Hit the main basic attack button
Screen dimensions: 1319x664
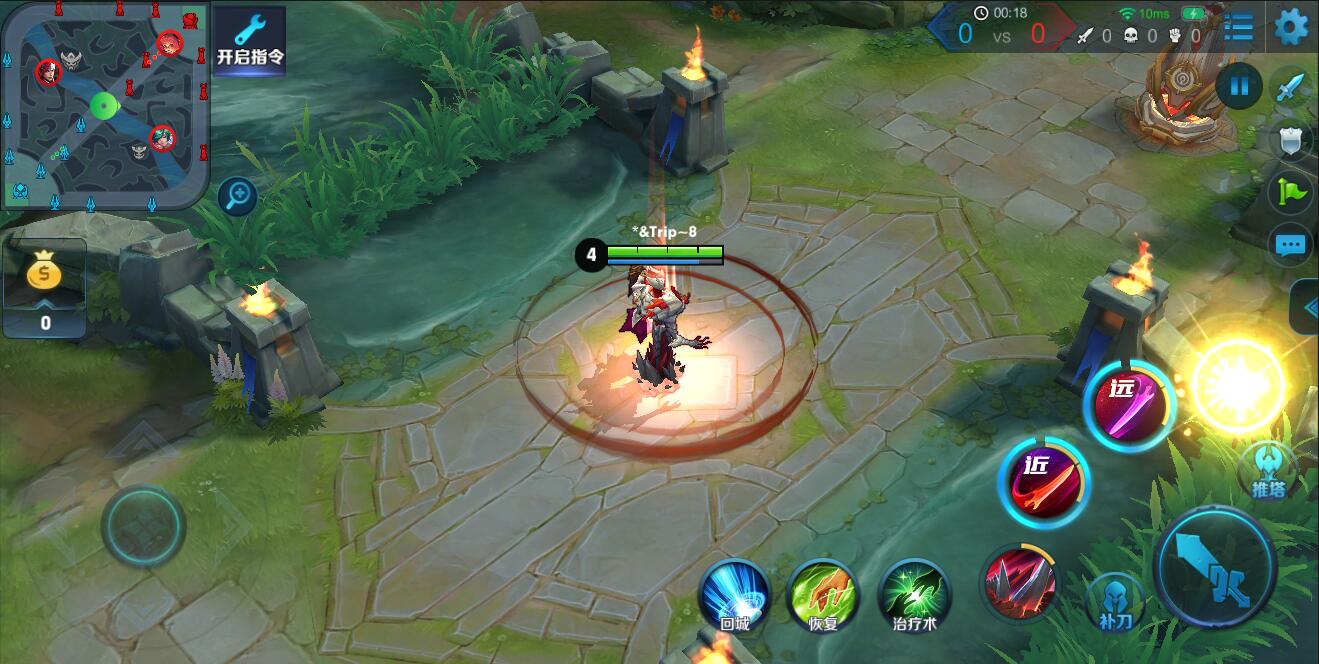coord(1214,566)
